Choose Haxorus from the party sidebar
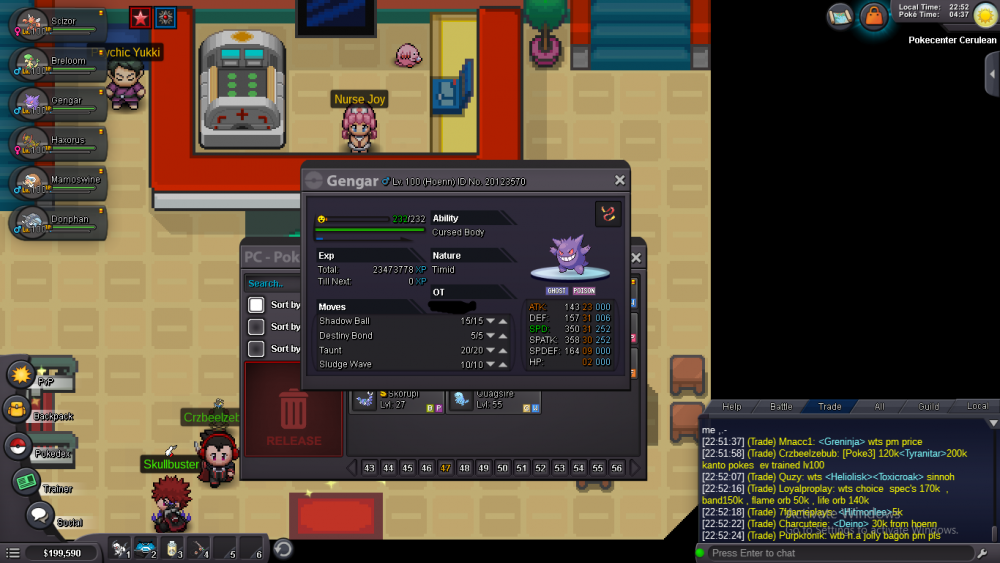Screen dimensions: 1000x563 point(58,141)
